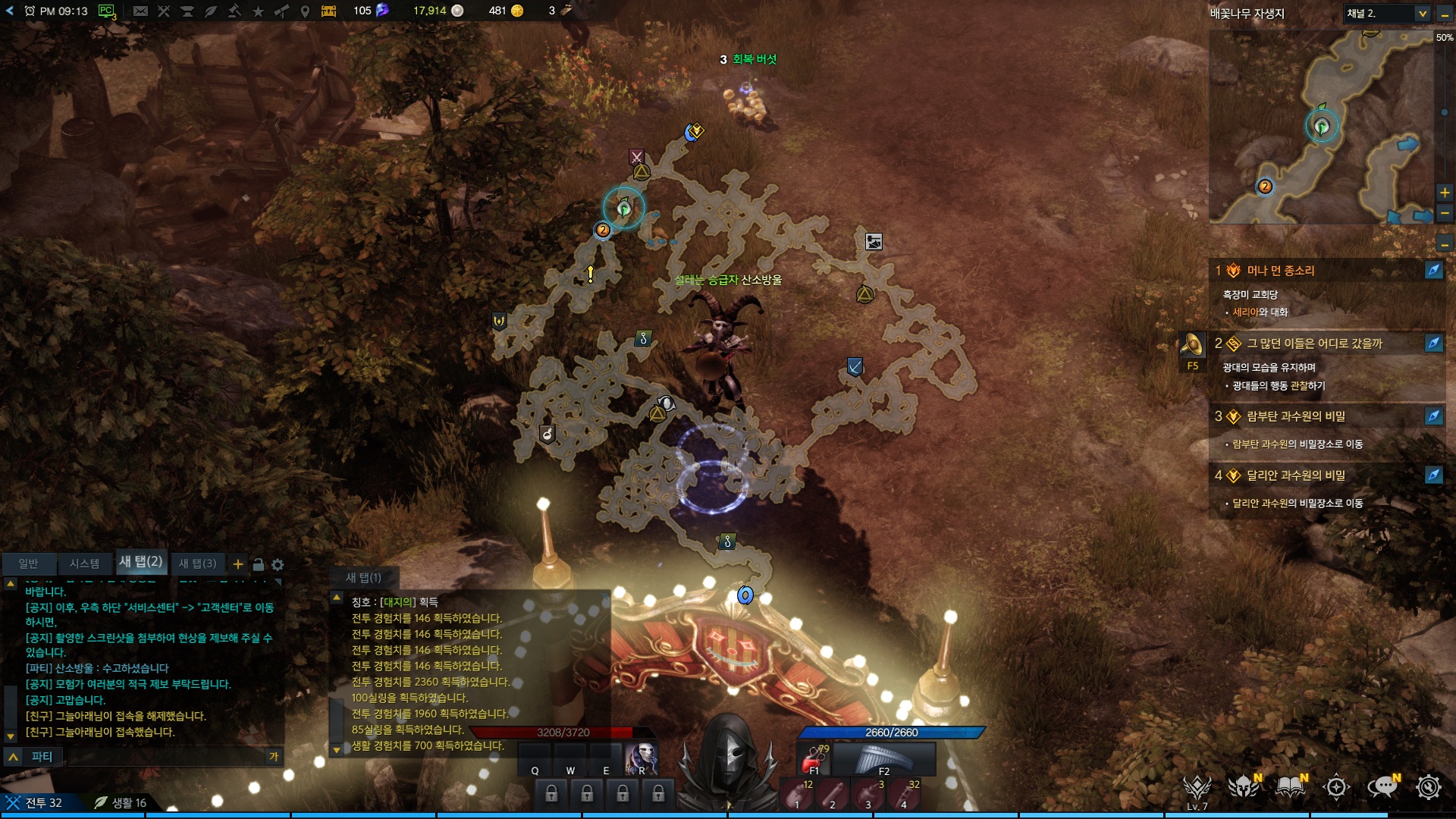Use the F5 horn quest item
The image size is (1456, 819).
click(1191, 345)
